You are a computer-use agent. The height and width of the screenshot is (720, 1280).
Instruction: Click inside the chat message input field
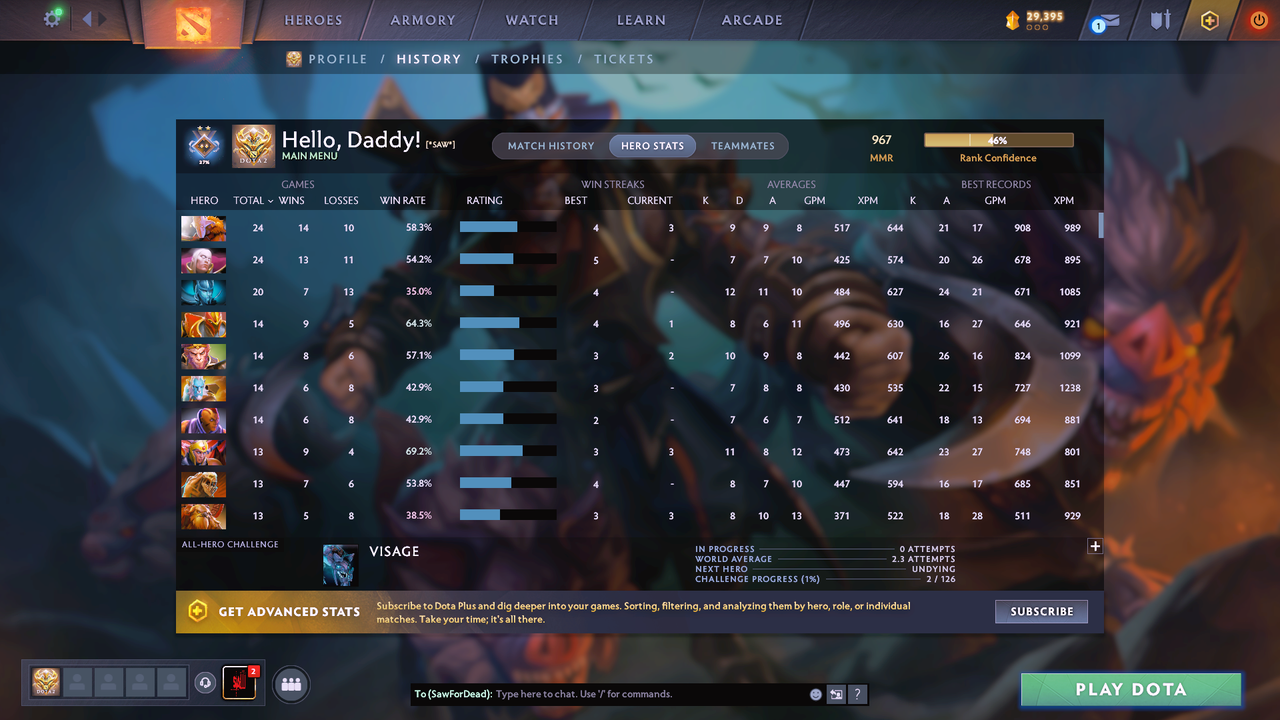tap(600, 694)
